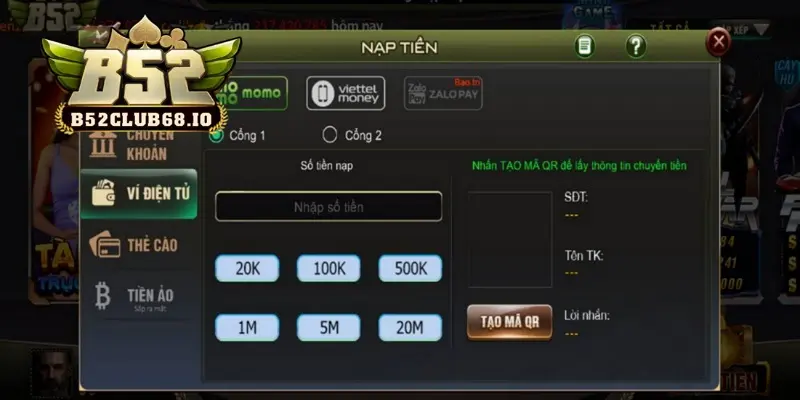The height and width of the screenshot is (400, 800).
Task: Set the deposit amount to 1M
Action: (246, 327)
